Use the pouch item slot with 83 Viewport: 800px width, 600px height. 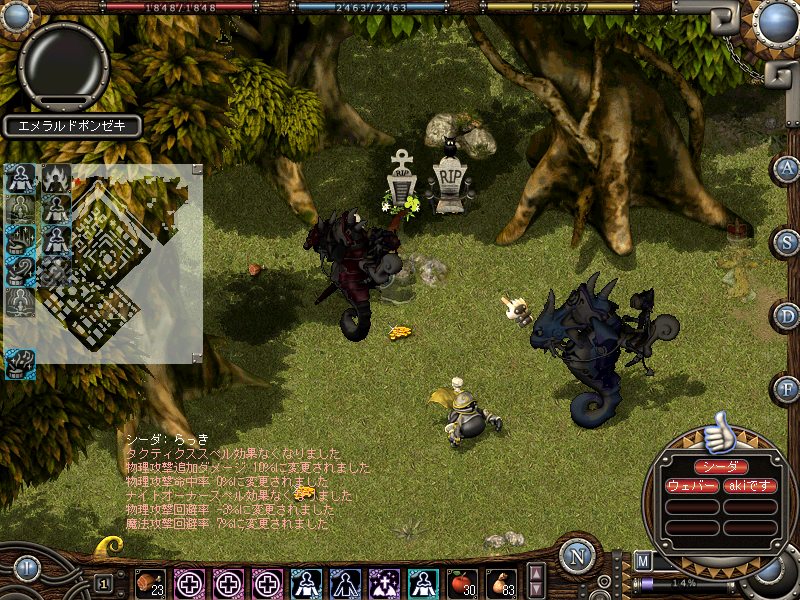500,583
